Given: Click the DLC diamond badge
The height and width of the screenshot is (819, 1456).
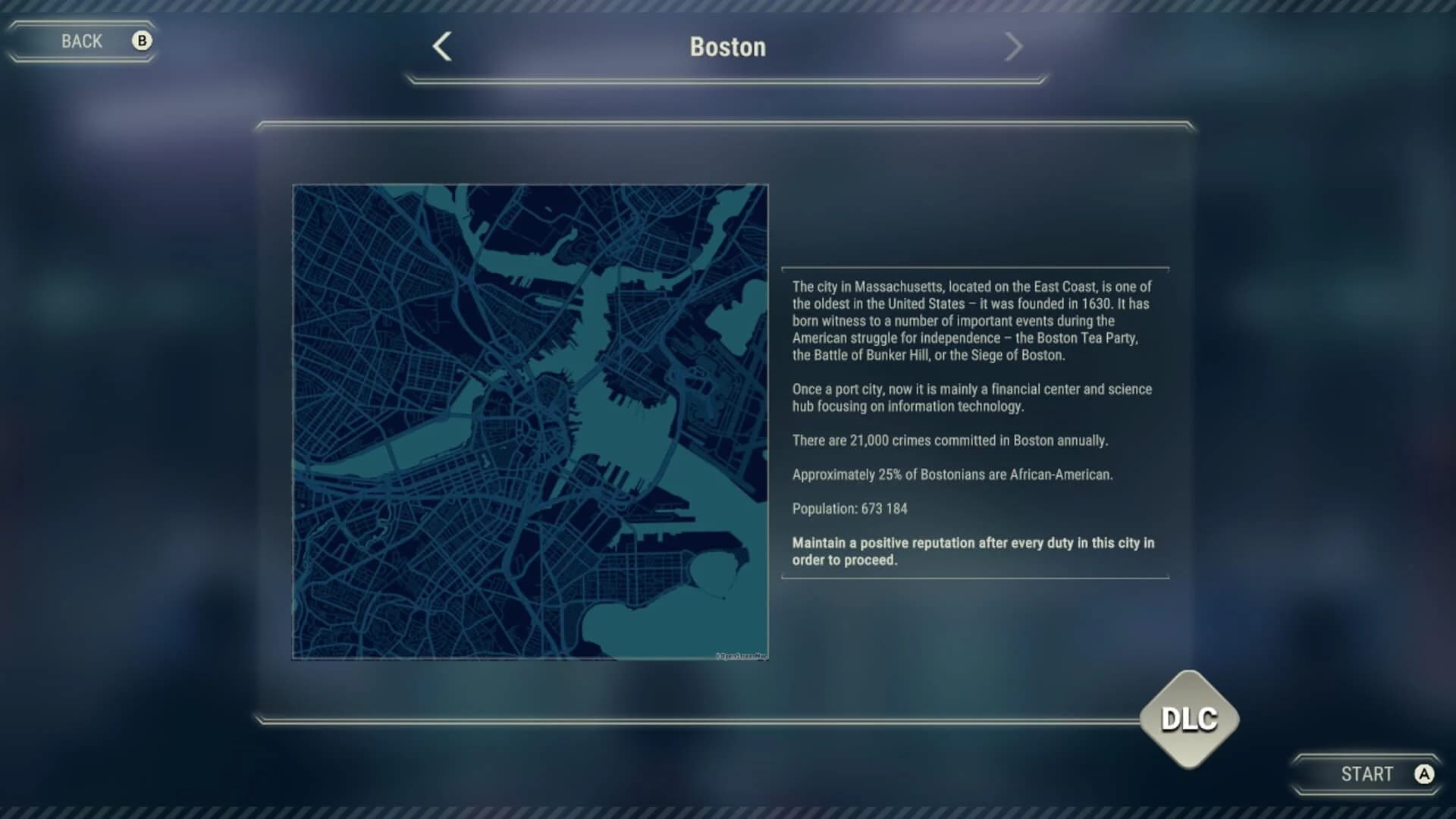Looking at the screenshot, I should [x=1191, y=720].
